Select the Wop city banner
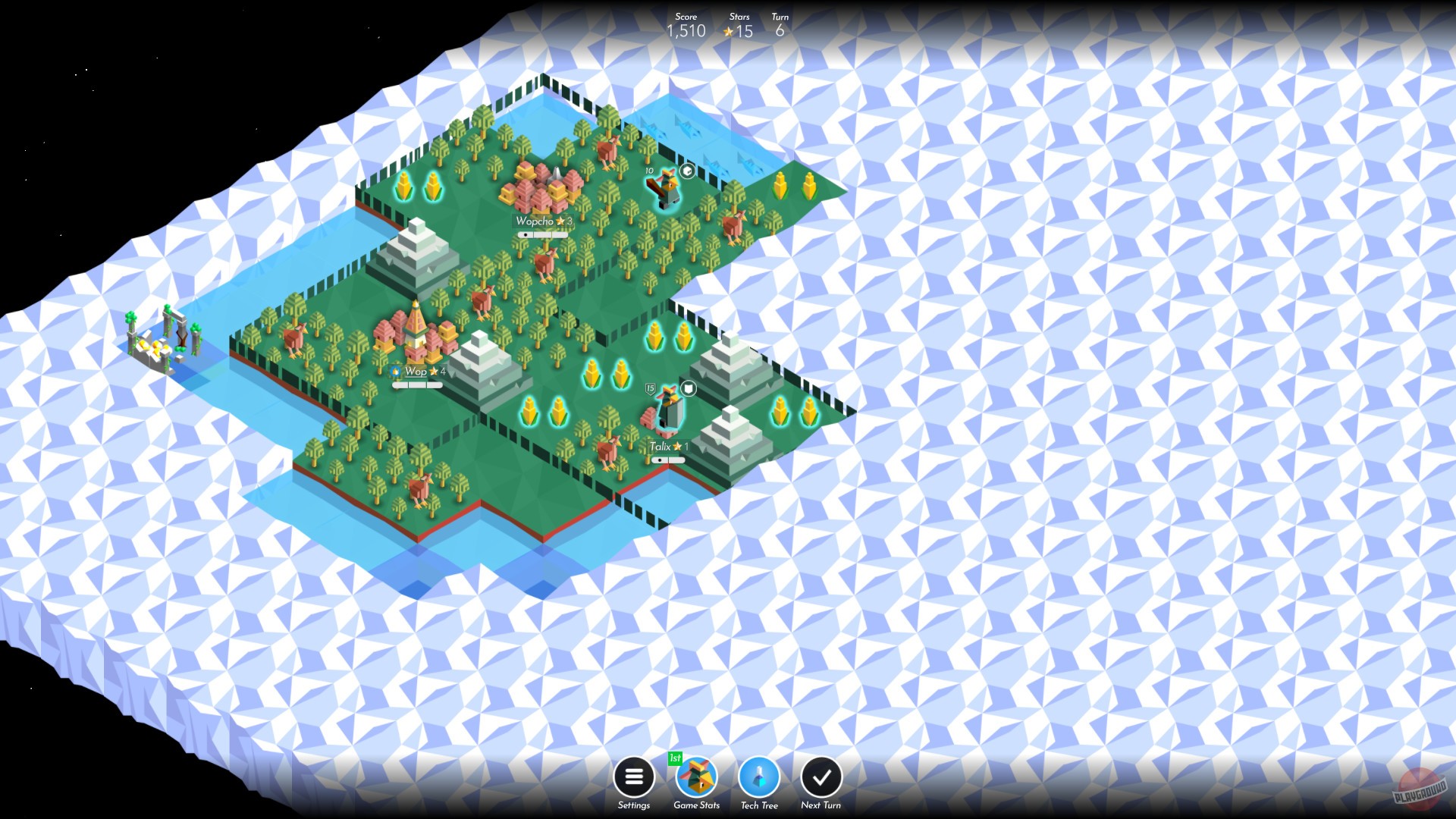This screenshot has width=1456, height=819. pos(416,373)
